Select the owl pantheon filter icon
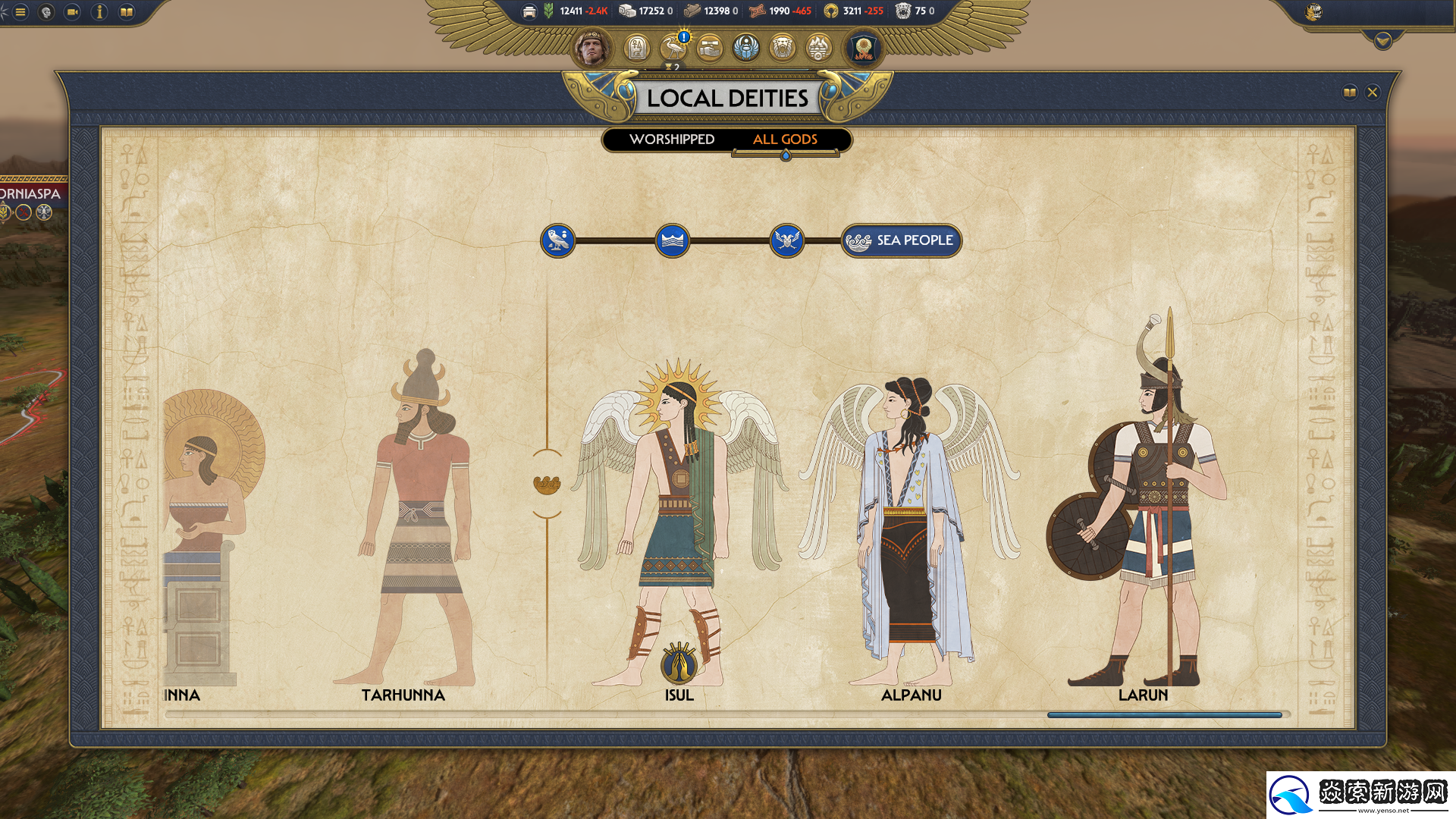 point(558,240)
